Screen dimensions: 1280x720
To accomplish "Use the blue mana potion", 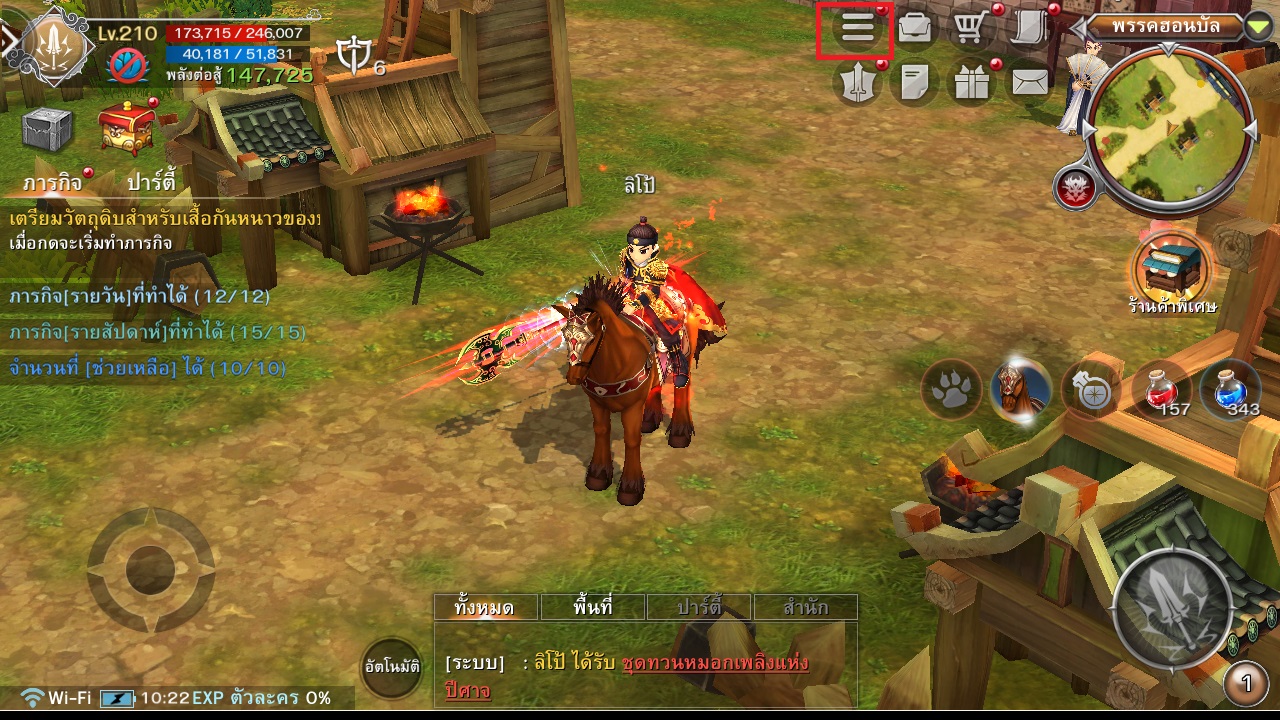I will click(1229, 388).
